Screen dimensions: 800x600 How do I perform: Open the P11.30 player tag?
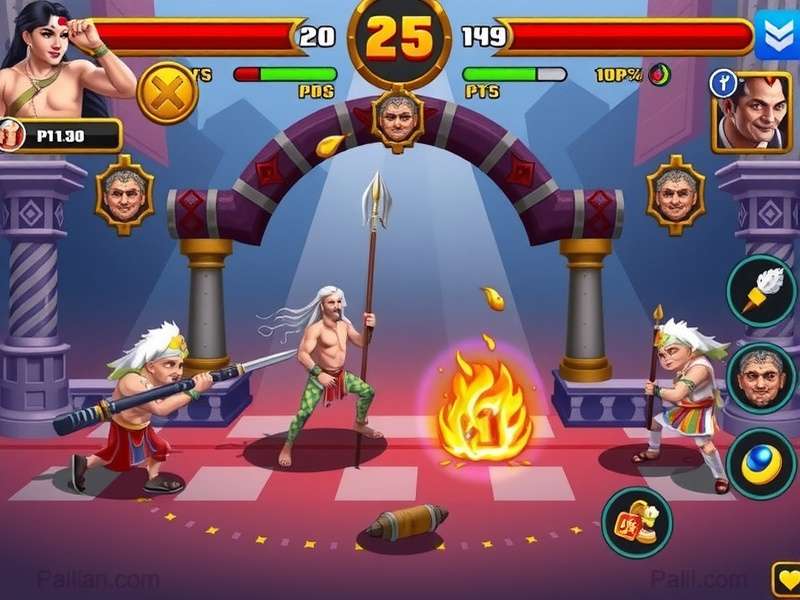tap(60, 135)
